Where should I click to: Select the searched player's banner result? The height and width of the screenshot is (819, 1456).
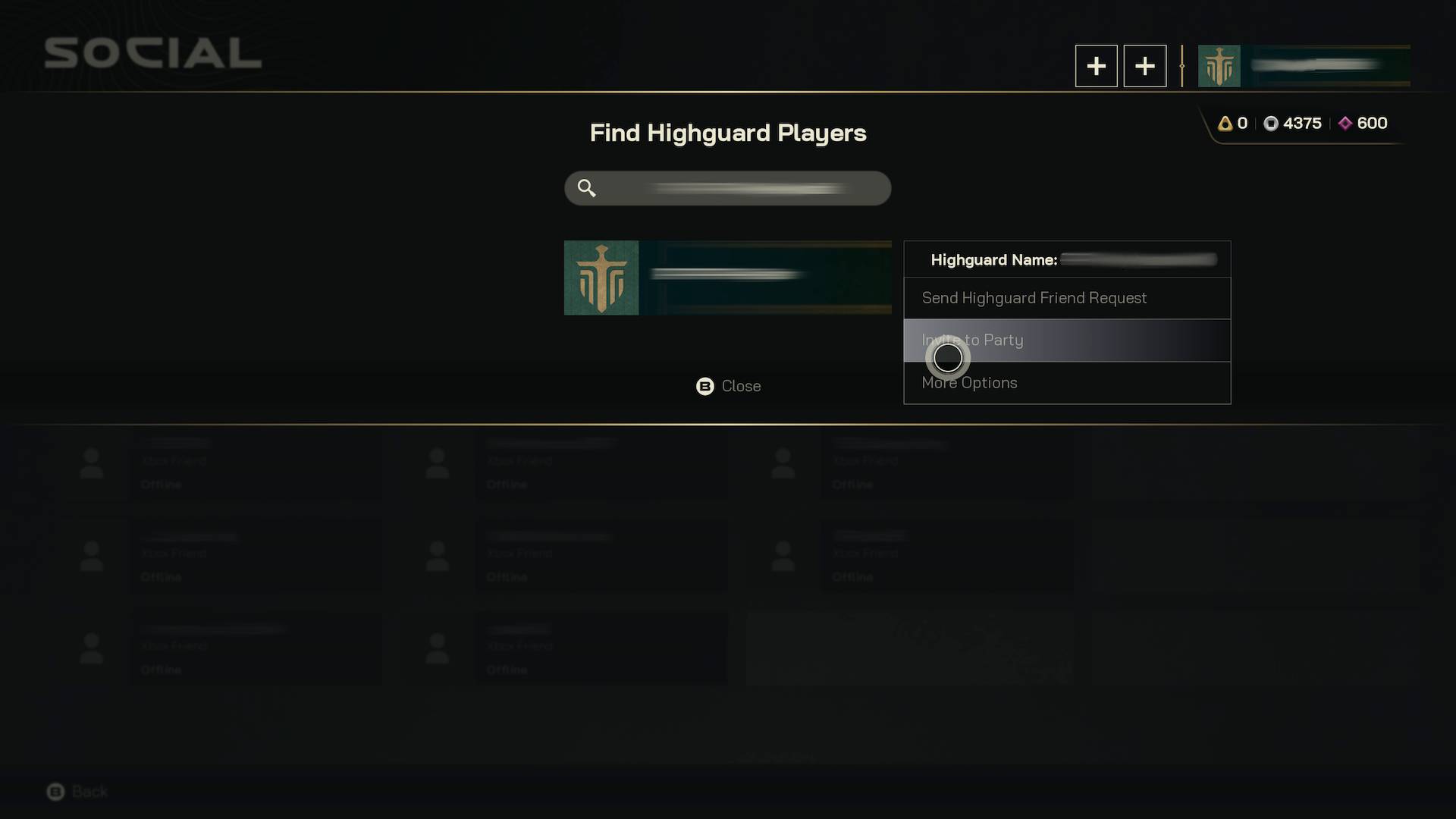(727, 278)
